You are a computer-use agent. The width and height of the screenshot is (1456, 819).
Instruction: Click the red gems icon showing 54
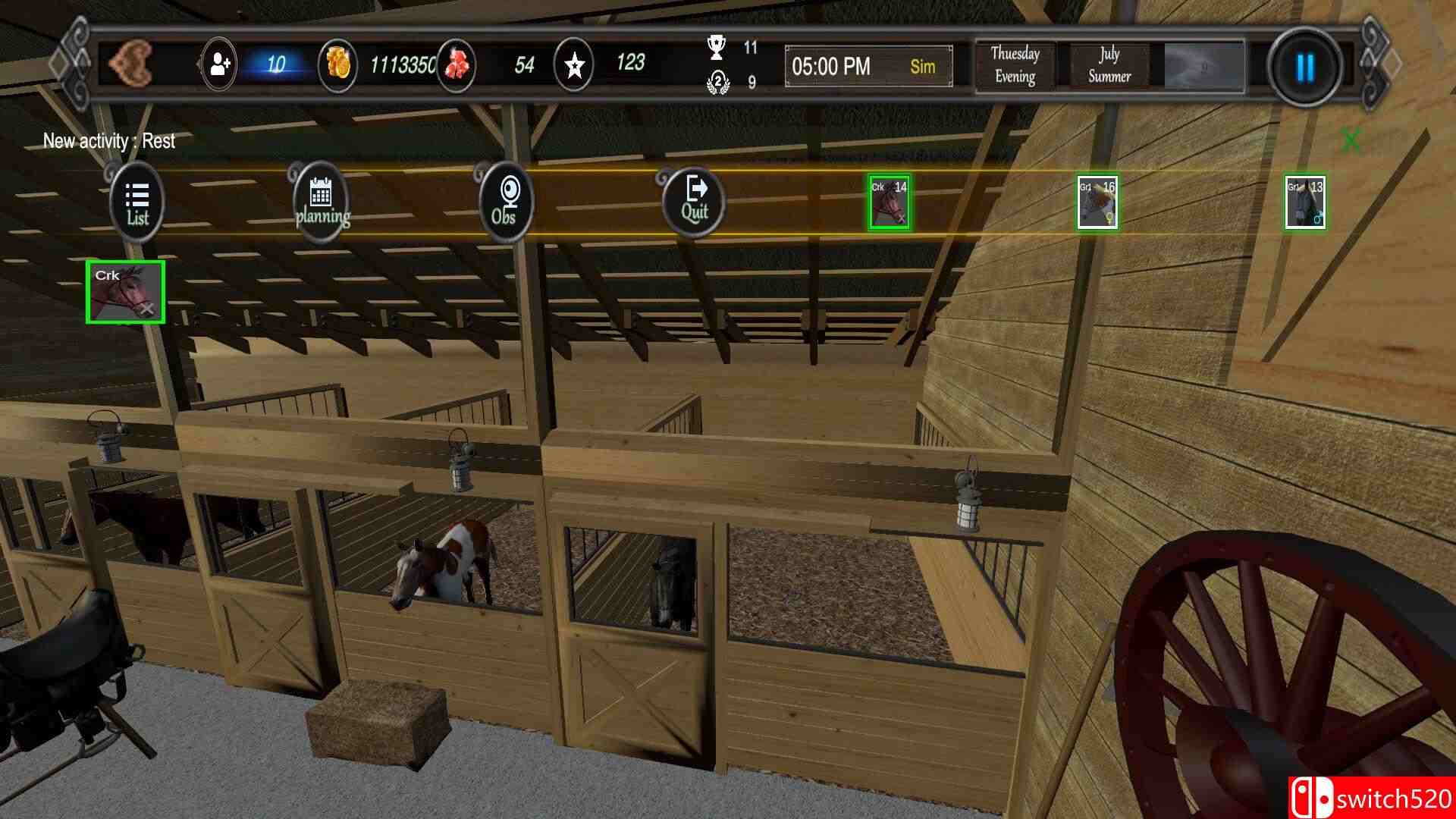pyautogui.click(x=455, y=66)
